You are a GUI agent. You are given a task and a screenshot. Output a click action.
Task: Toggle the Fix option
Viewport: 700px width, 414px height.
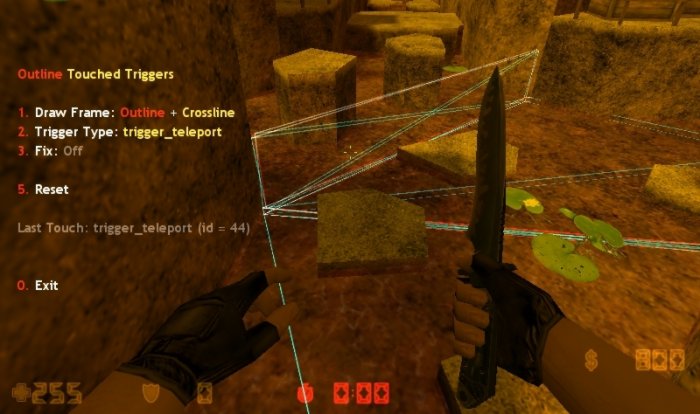pyautogui.click(x=50, y=150)
